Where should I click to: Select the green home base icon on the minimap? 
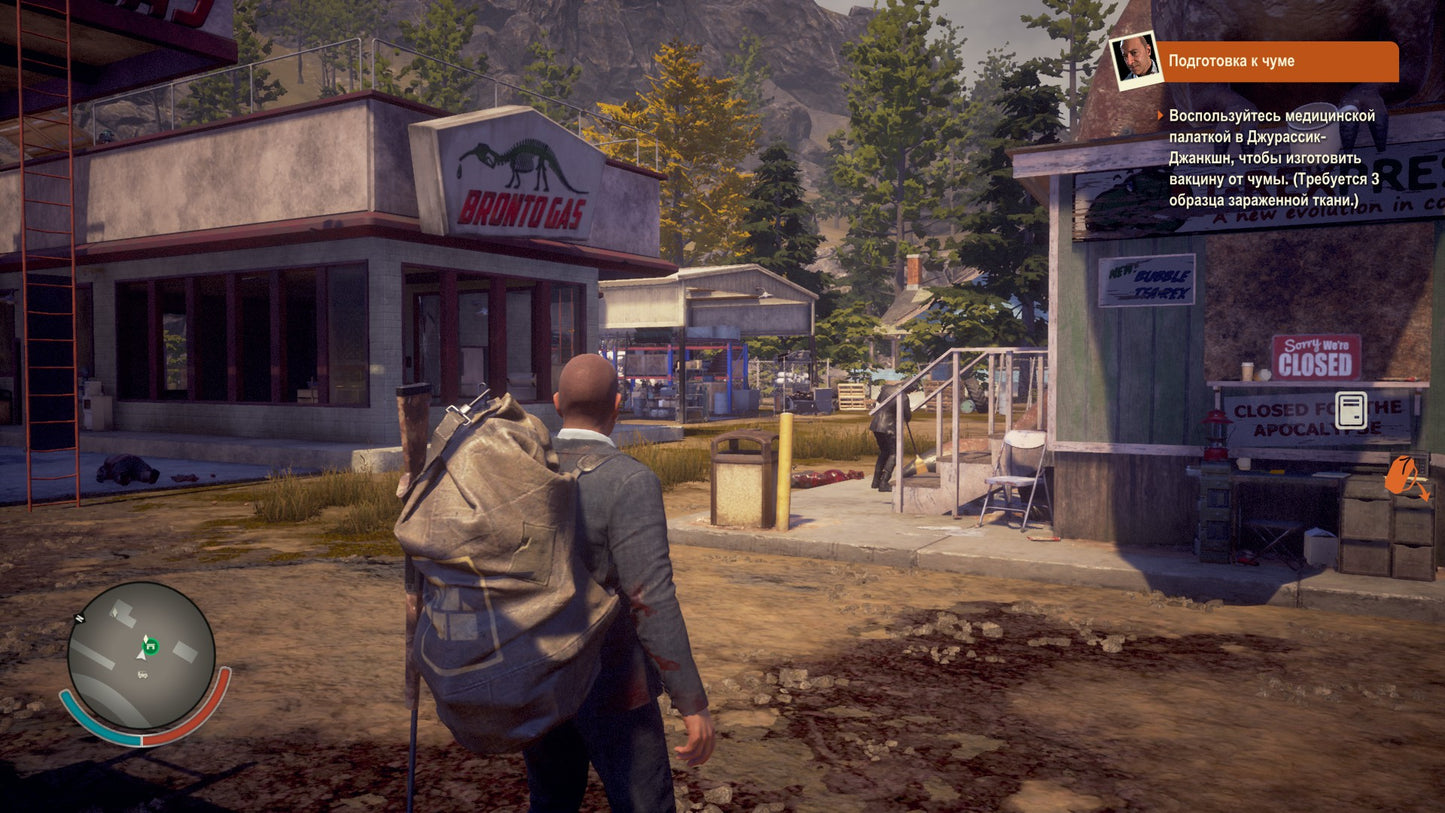coord(150,645)
